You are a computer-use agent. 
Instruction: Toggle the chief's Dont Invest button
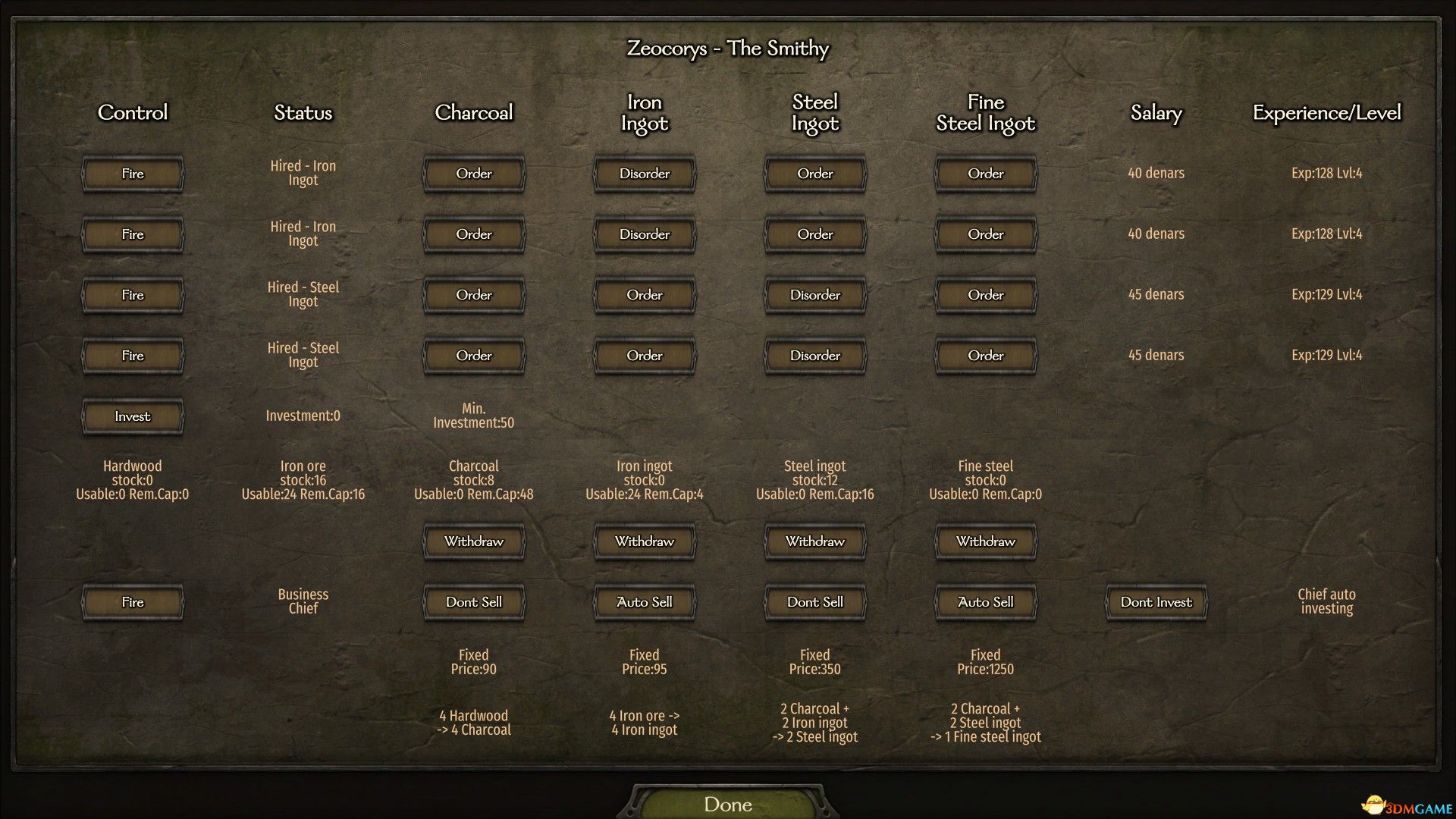pos(1156,602)
